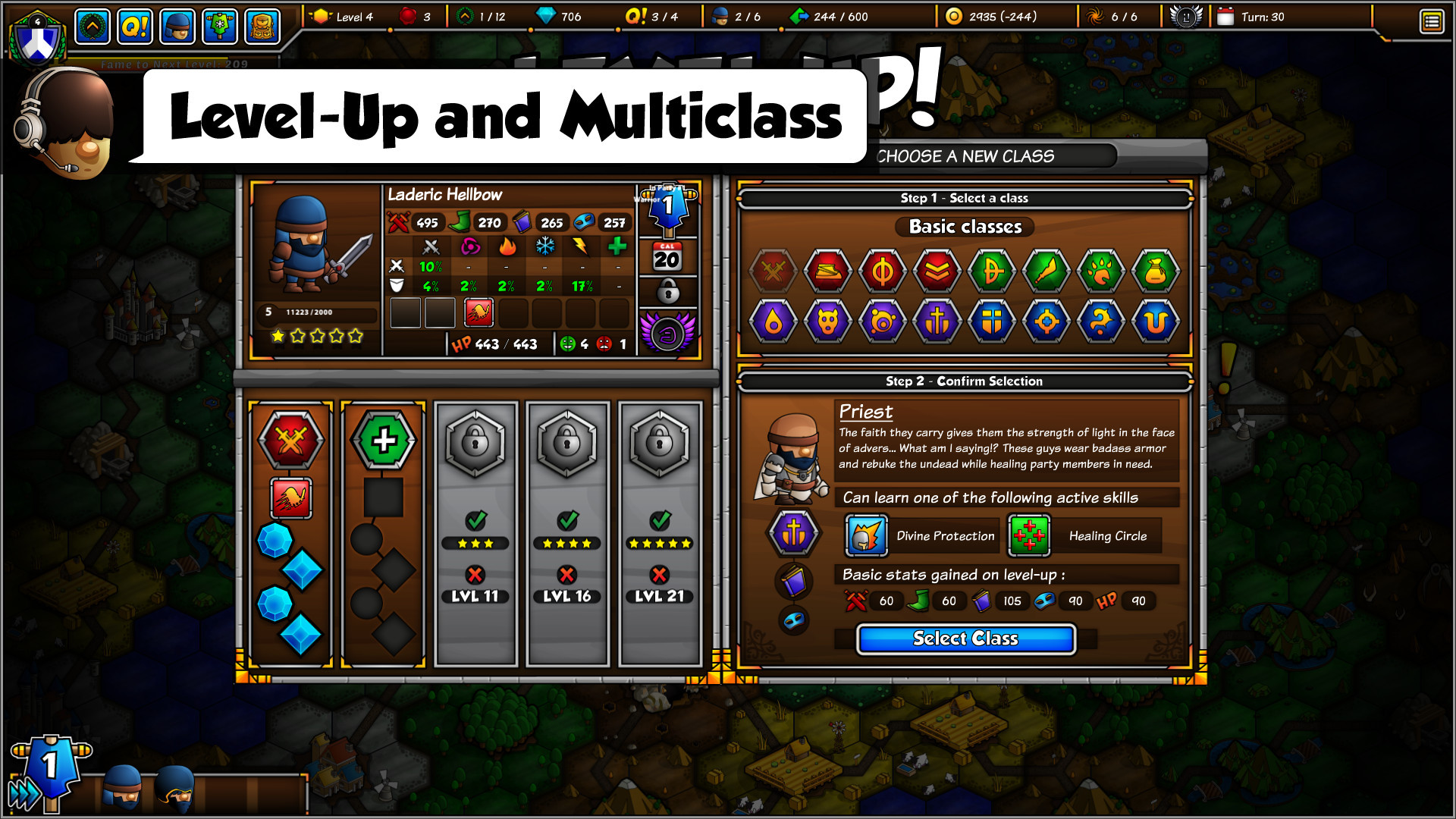Click the gold coin bag class icon
1456x819 pixels.
(x=1156, y=271)
